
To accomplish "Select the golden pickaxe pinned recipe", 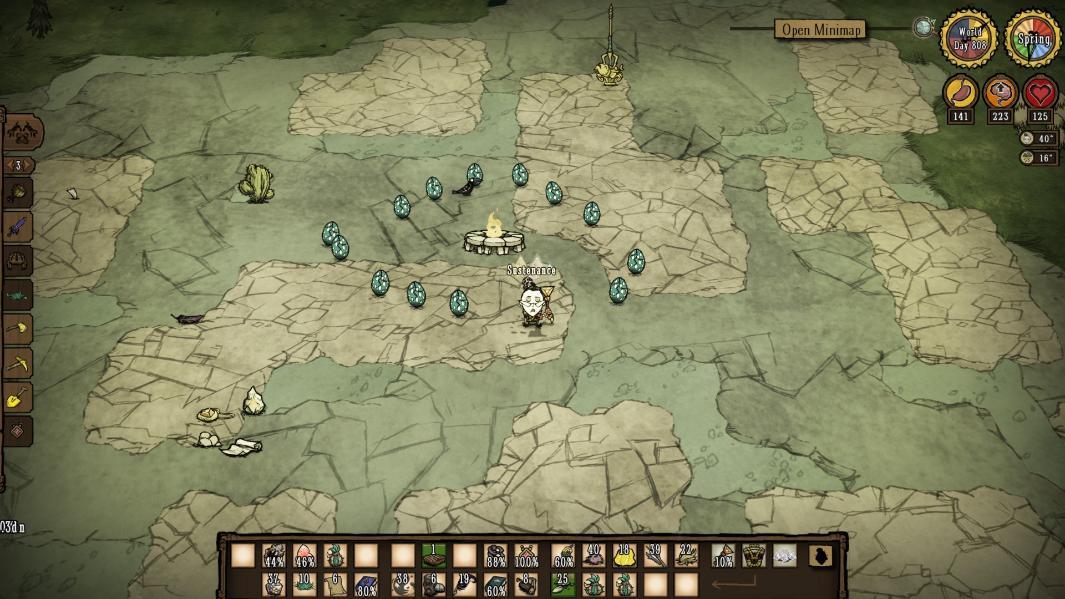I will click(x=19, y=362).
